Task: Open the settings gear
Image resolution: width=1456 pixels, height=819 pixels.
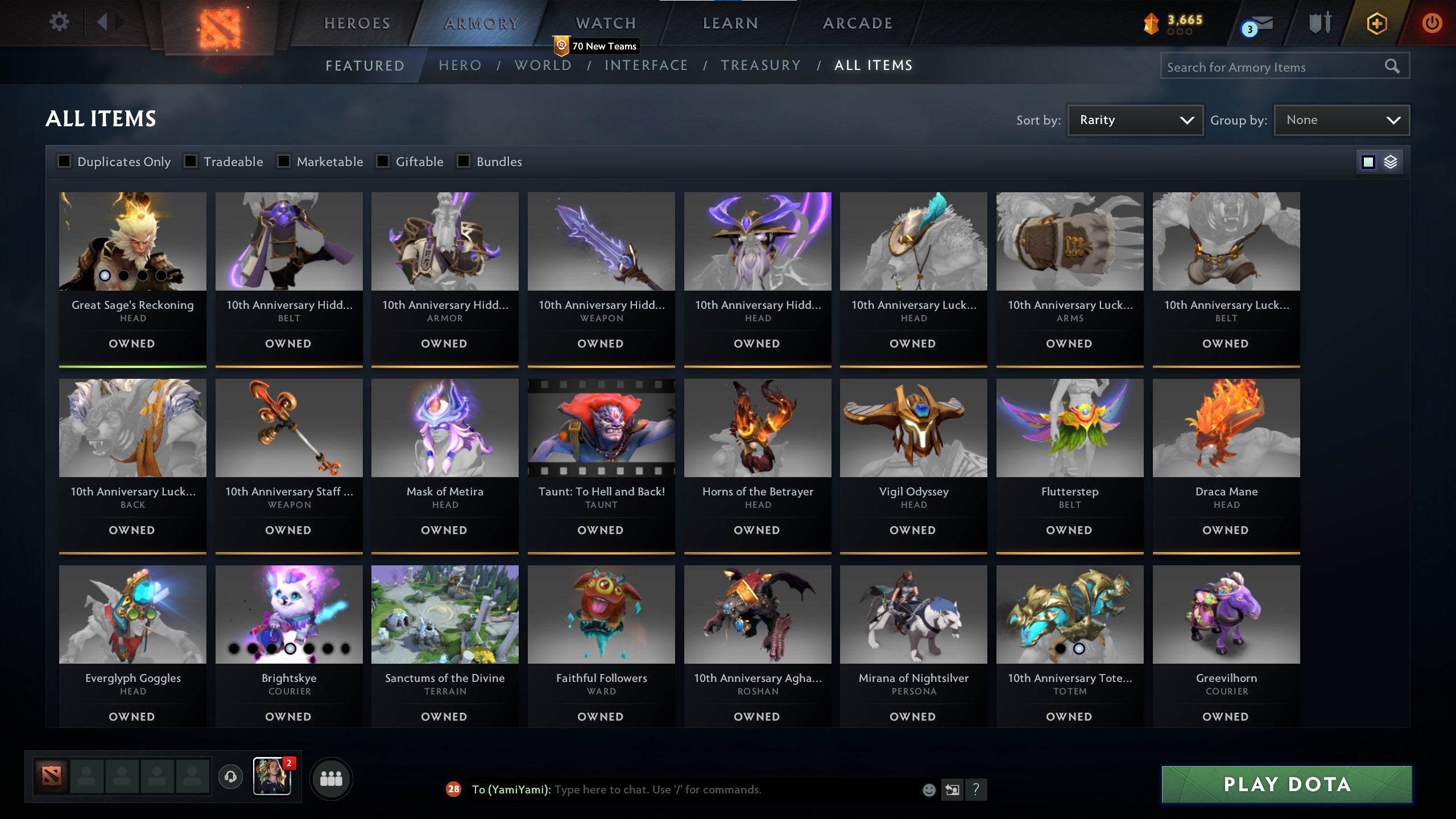Action: [59, 20]
